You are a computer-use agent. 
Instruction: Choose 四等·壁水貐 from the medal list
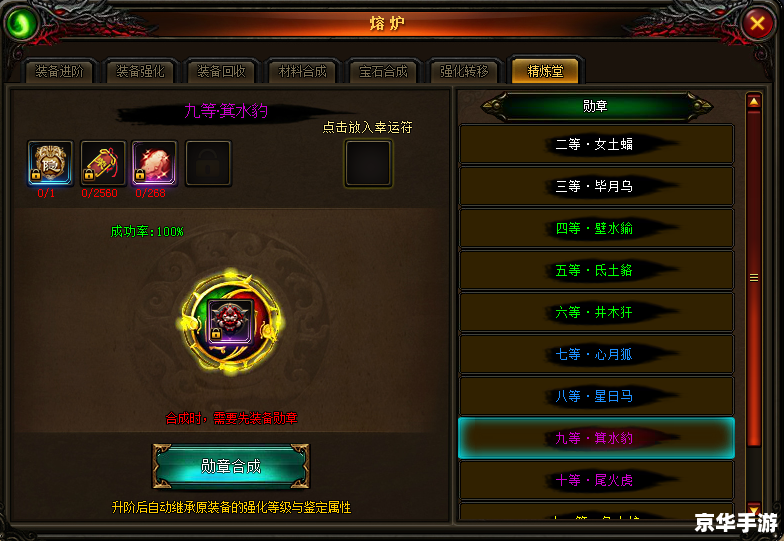click(596, 228)
